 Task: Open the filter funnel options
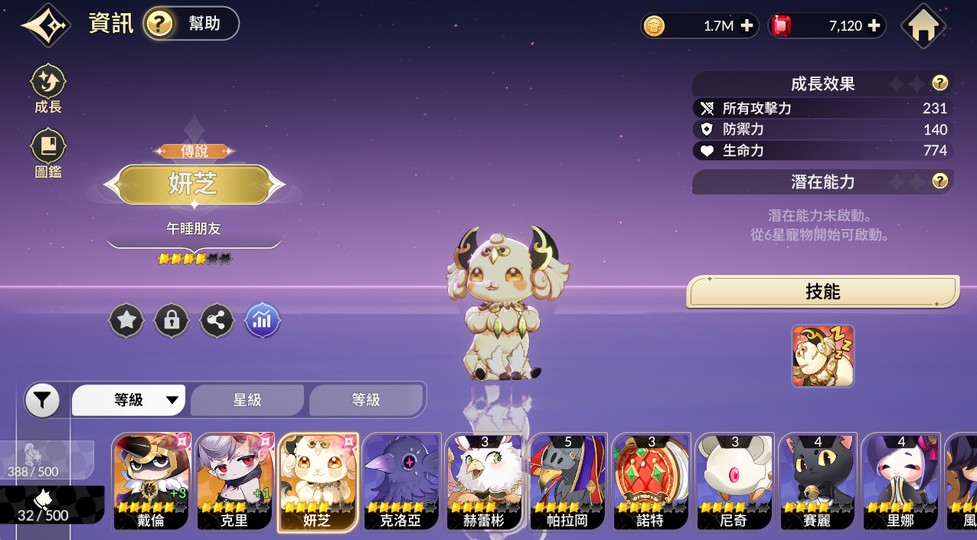click(x=41, y=401)
